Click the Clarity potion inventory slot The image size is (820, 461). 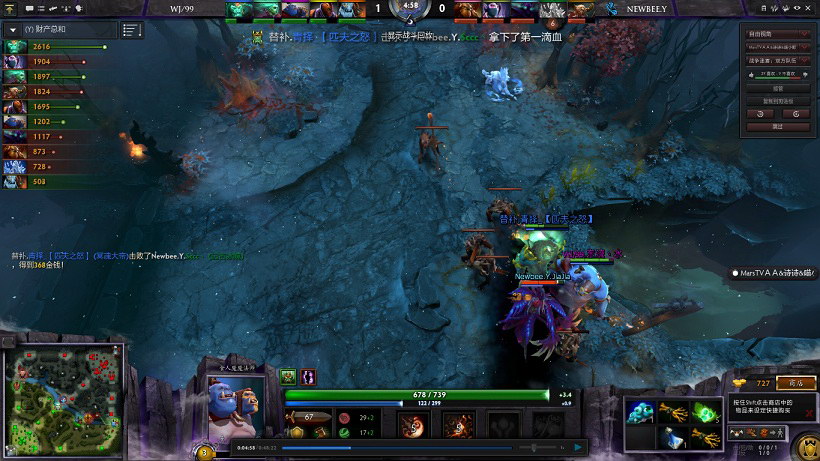click(672, 436)
